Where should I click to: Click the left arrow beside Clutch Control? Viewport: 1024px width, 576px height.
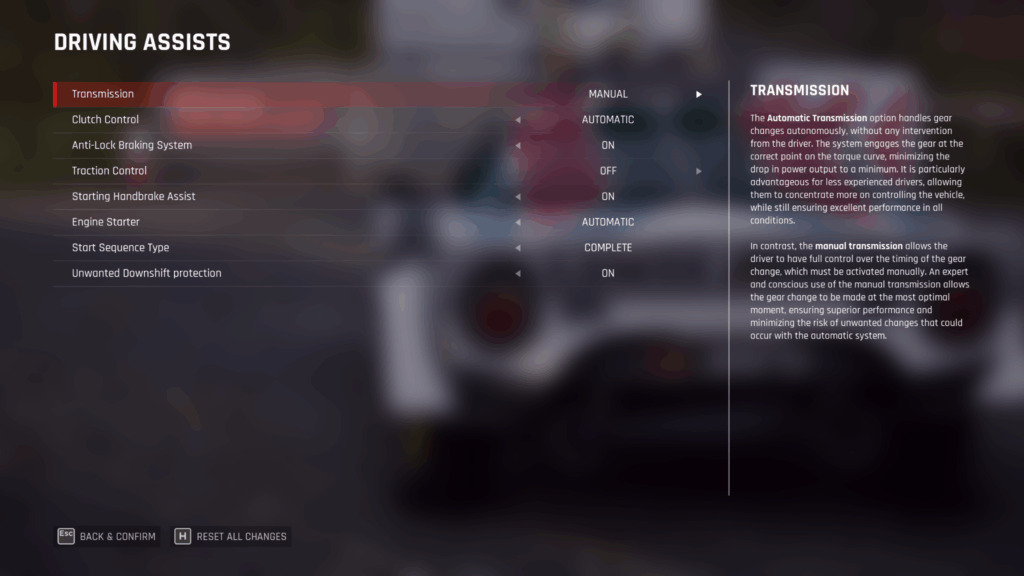518,120
